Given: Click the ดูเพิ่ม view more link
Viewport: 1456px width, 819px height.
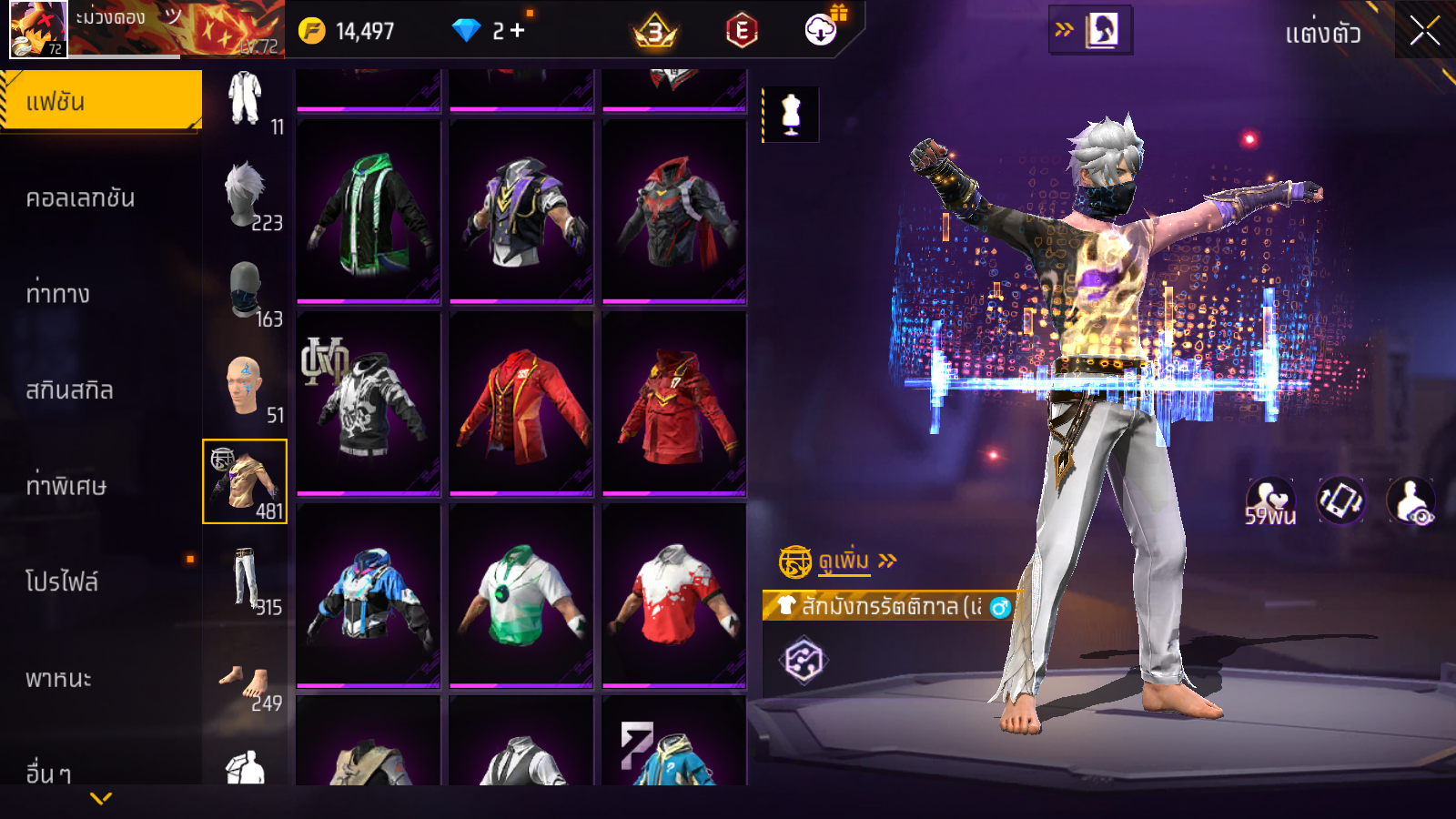Looking at the screenshot, I should point(844,561).
